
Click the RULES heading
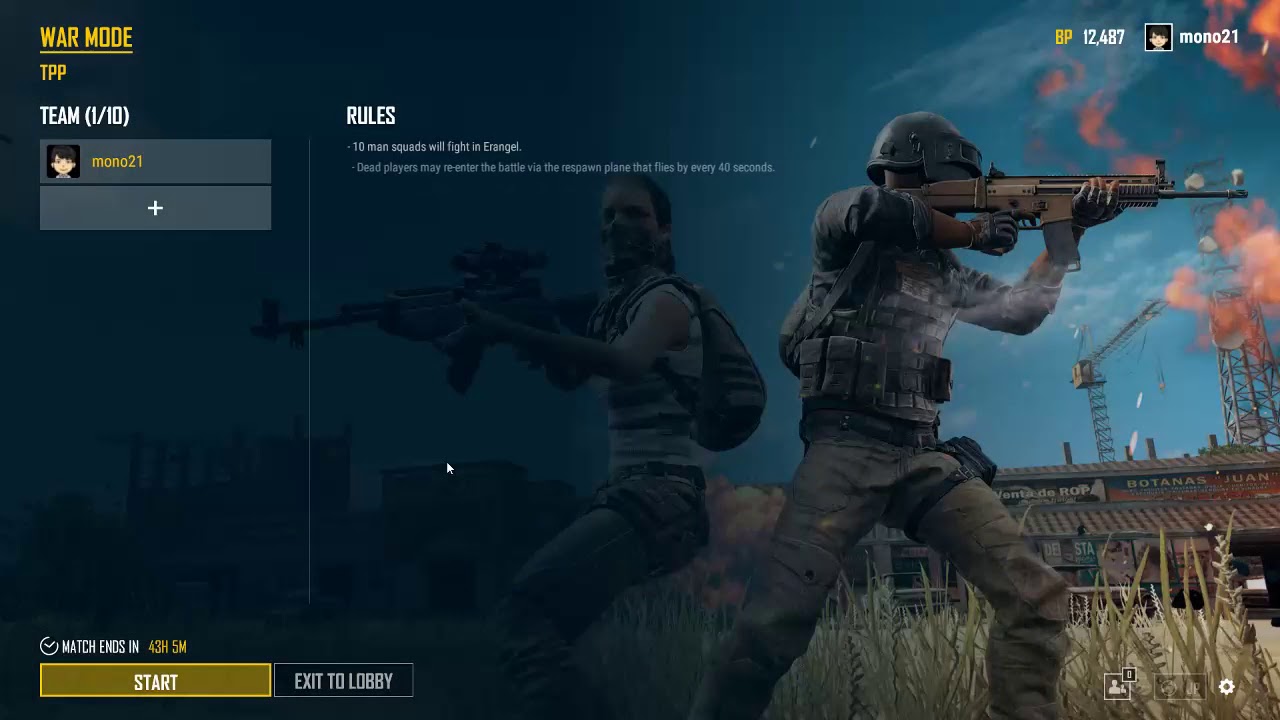370,116
